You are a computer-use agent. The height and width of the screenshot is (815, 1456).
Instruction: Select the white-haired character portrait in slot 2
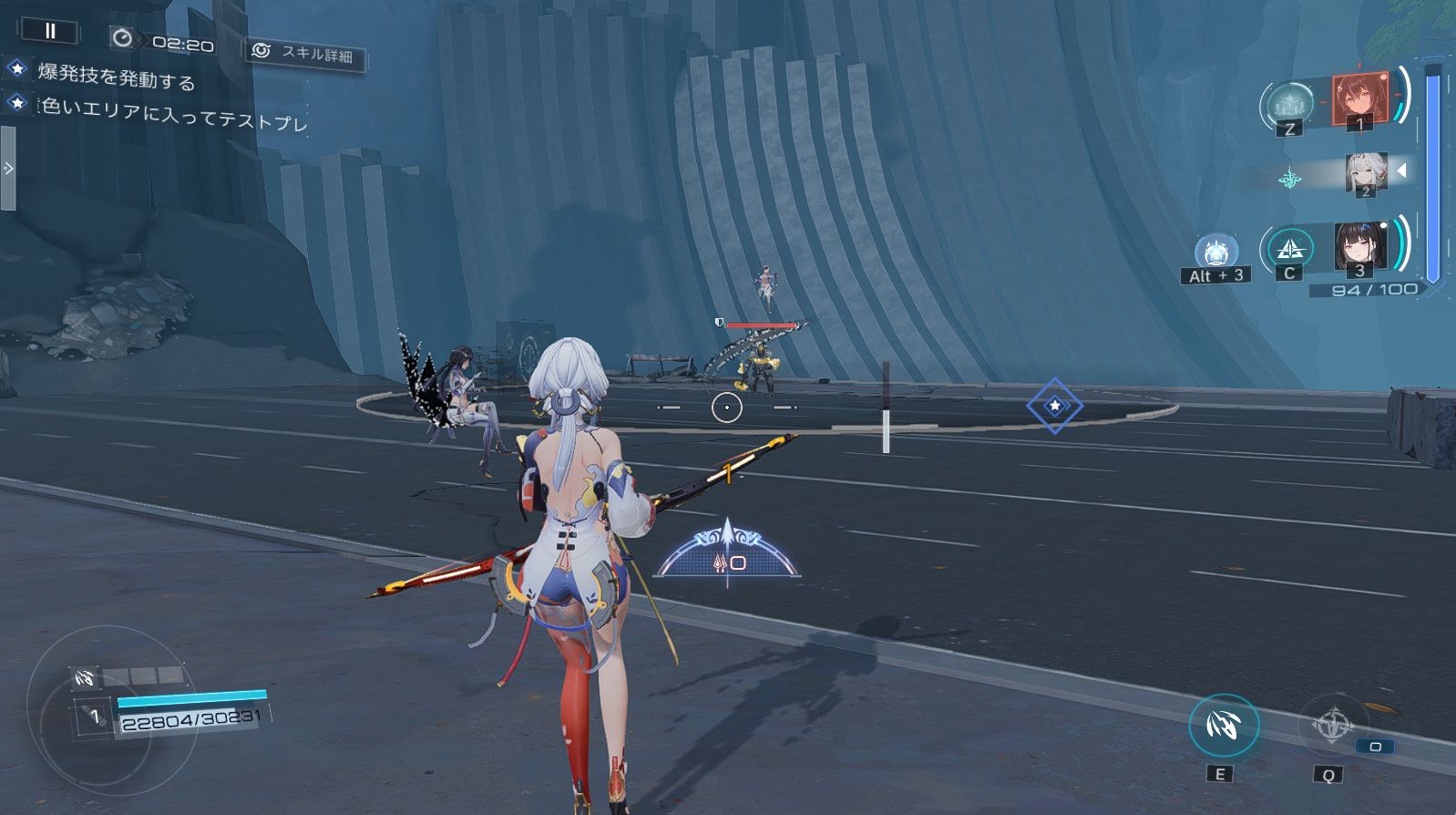(1366, 172)
